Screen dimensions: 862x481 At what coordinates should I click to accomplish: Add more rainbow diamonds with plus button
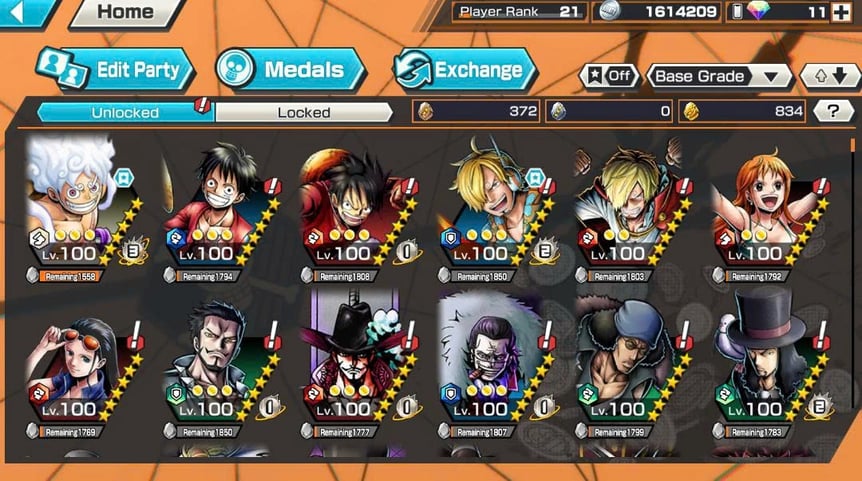coord(840,12)
